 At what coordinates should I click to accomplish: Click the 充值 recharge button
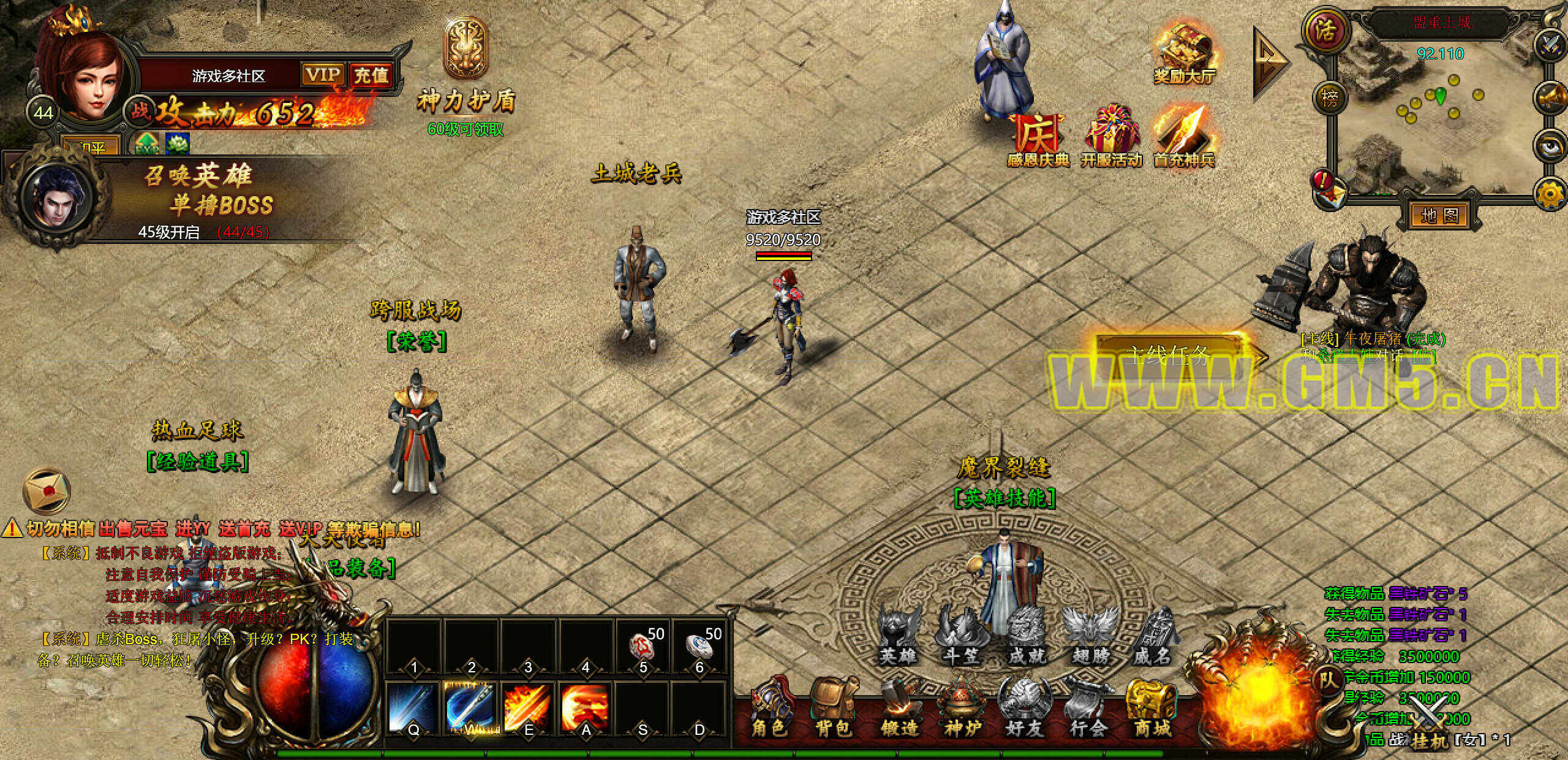click(371, 75)
